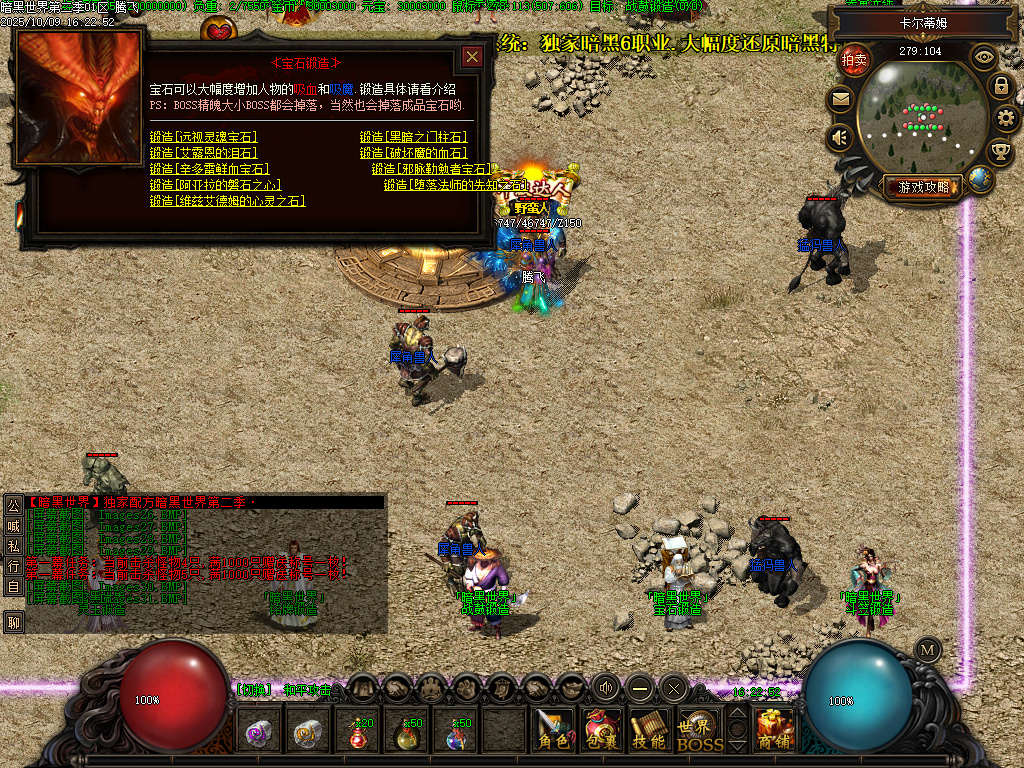This screenshot has height=768, width=1024.
Task: Click the 锻造[破坏魔的血石] link
Action: tap(413, 153)
